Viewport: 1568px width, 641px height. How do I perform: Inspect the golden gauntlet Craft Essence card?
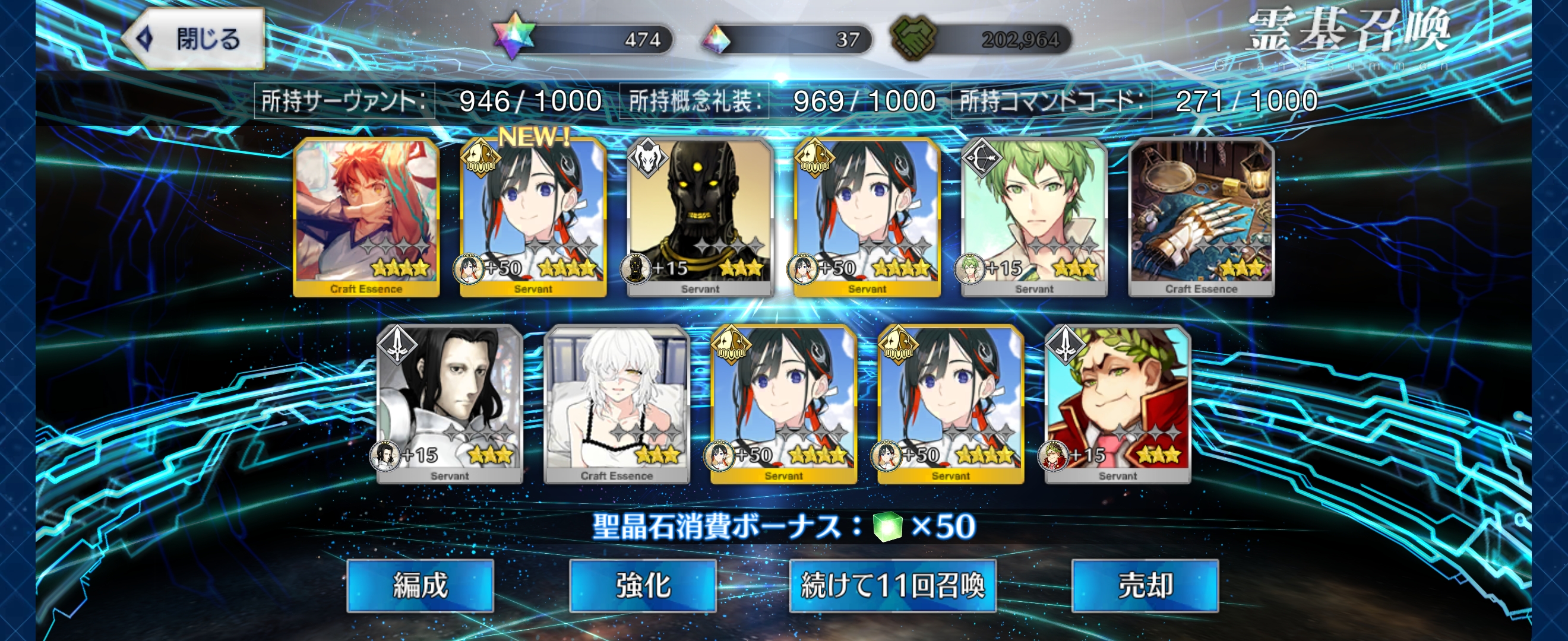point(1201,217)
